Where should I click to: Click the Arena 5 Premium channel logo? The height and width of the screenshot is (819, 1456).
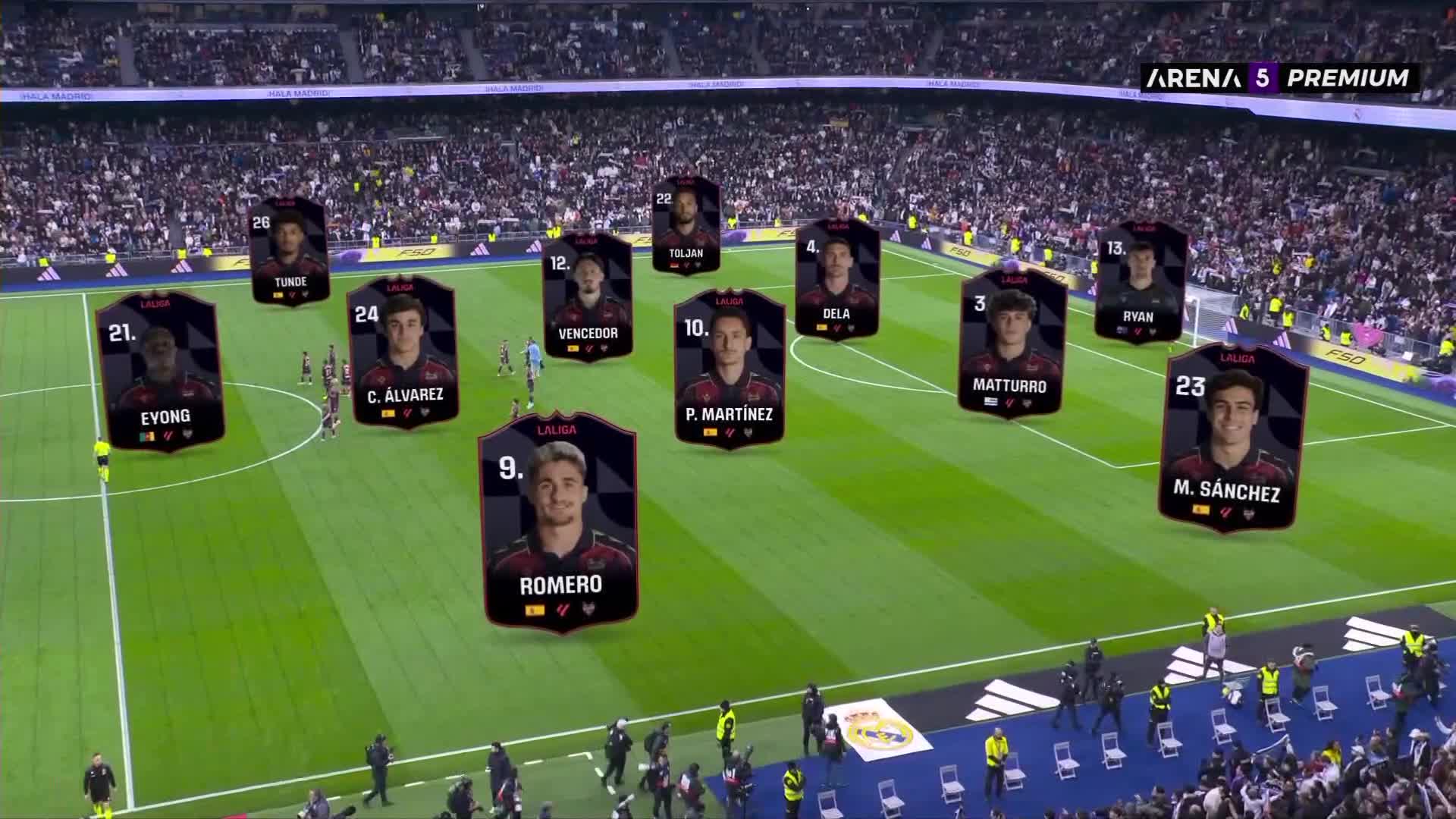point(1279,77)
